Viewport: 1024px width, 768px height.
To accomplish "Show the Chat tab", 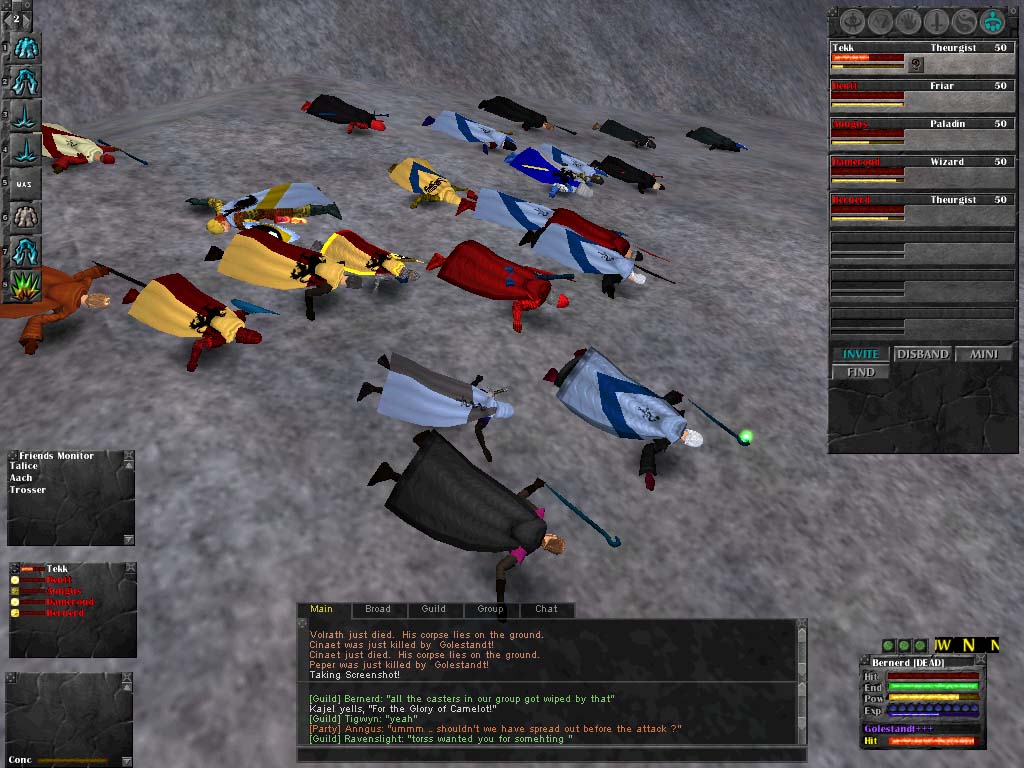I will (546, 609).
